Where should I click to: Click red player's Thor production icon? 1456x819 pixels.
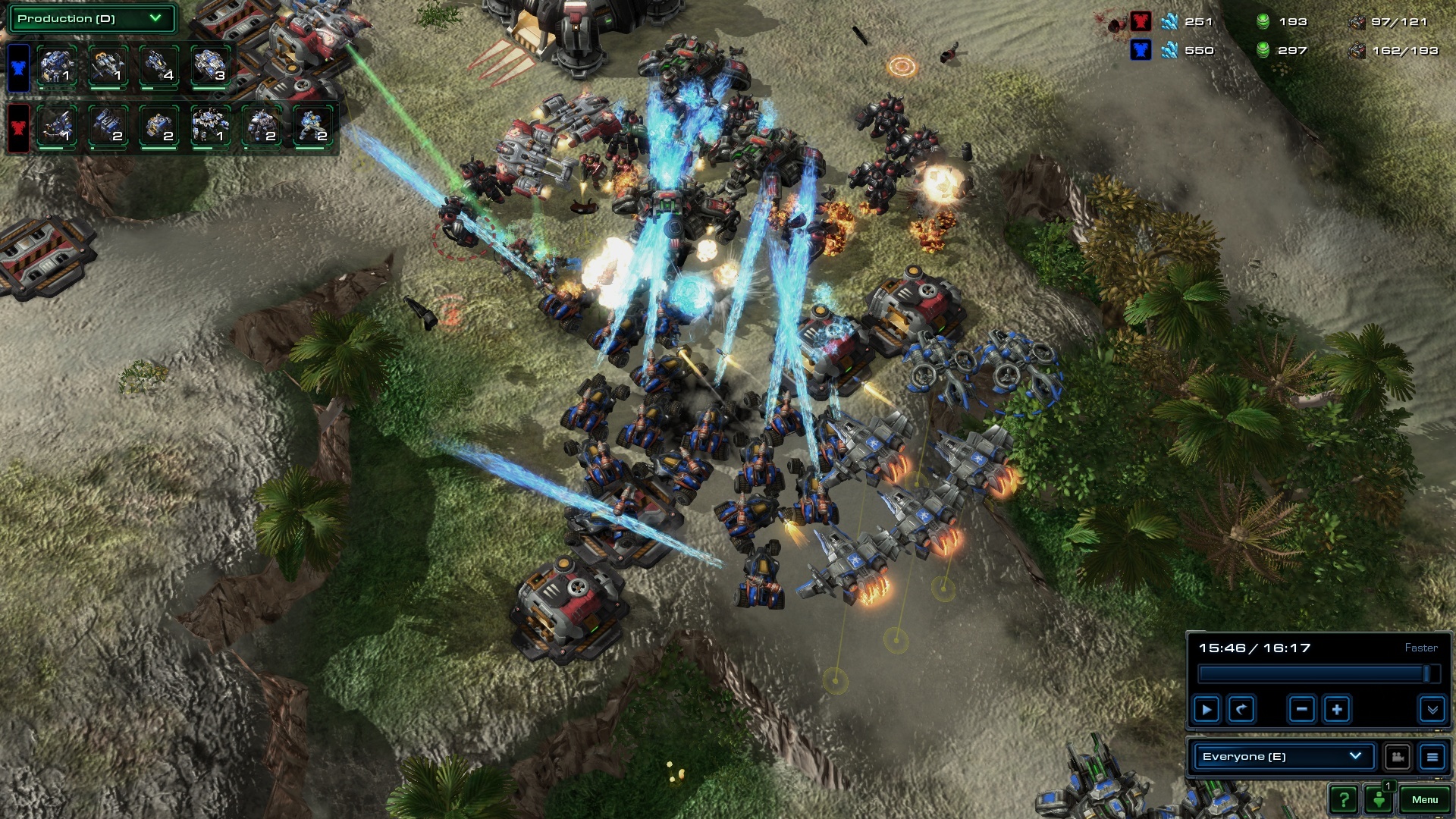click(x=209, y=126)
